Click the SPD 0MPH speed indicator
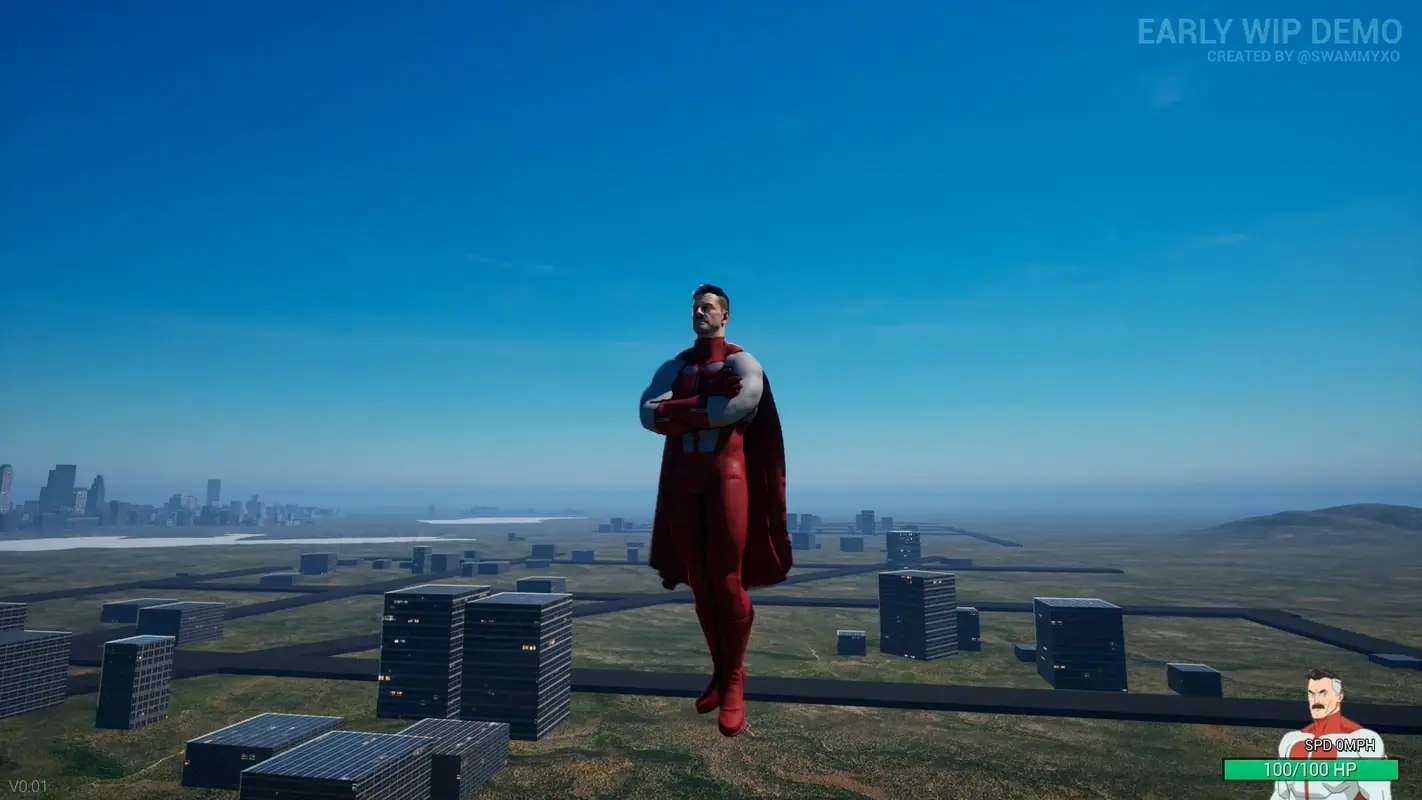Viewport: 1422px width, 800px height. pyautogui.click(x=1340, y=744)
